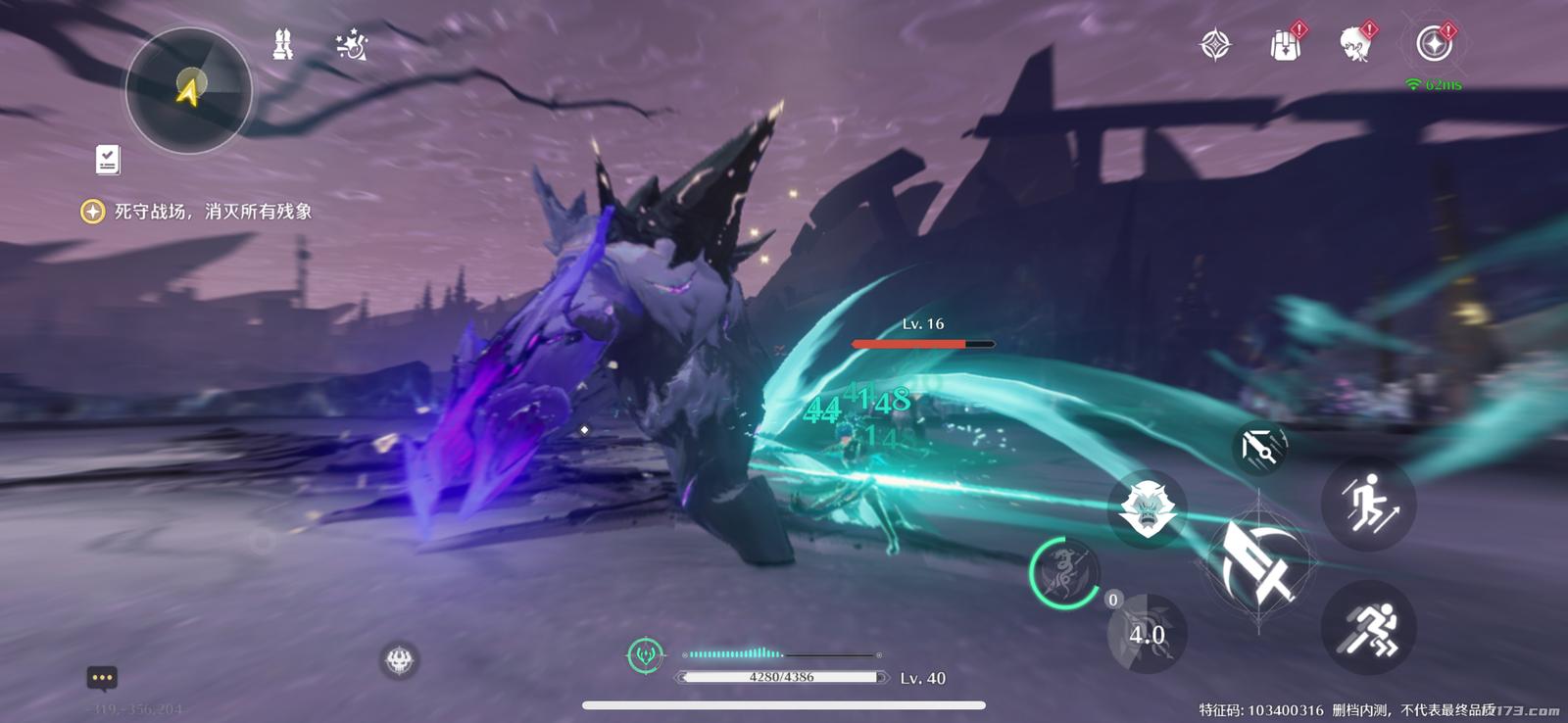Open the circular minimap
The width and height of the screenshot is (1568, 723).
188,90
